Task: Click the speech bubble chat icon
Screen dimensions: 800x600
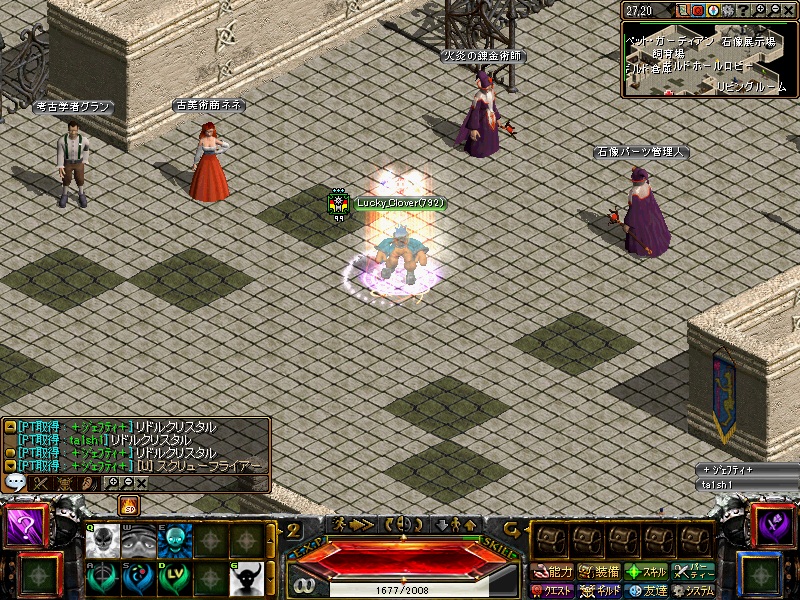Action: (x=15, y=482)
